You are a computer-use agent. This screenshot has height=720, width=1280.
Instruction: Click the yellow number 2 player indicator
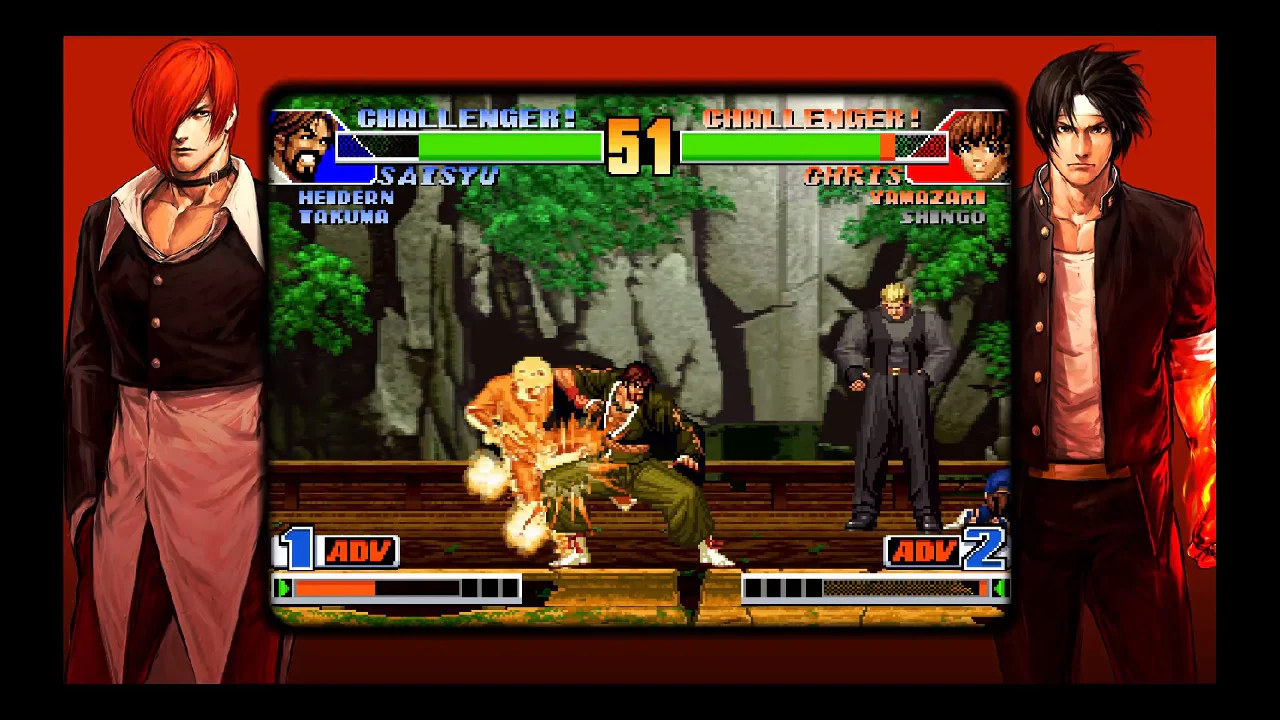pyautogui.click(x=985, y=549)
